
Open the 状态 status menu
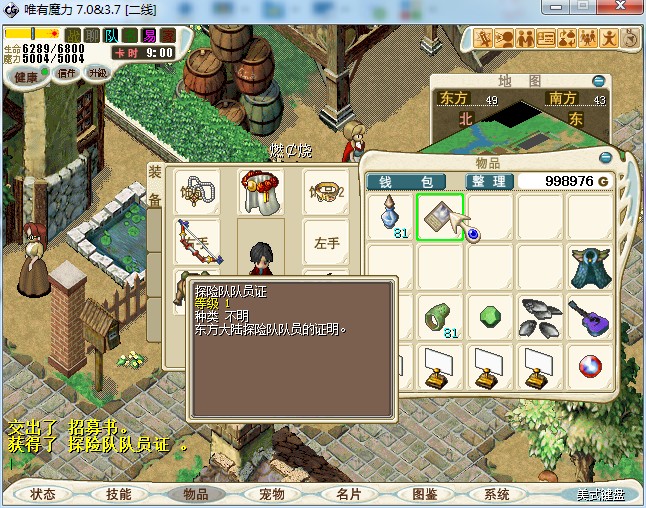[x=43, y=494]
